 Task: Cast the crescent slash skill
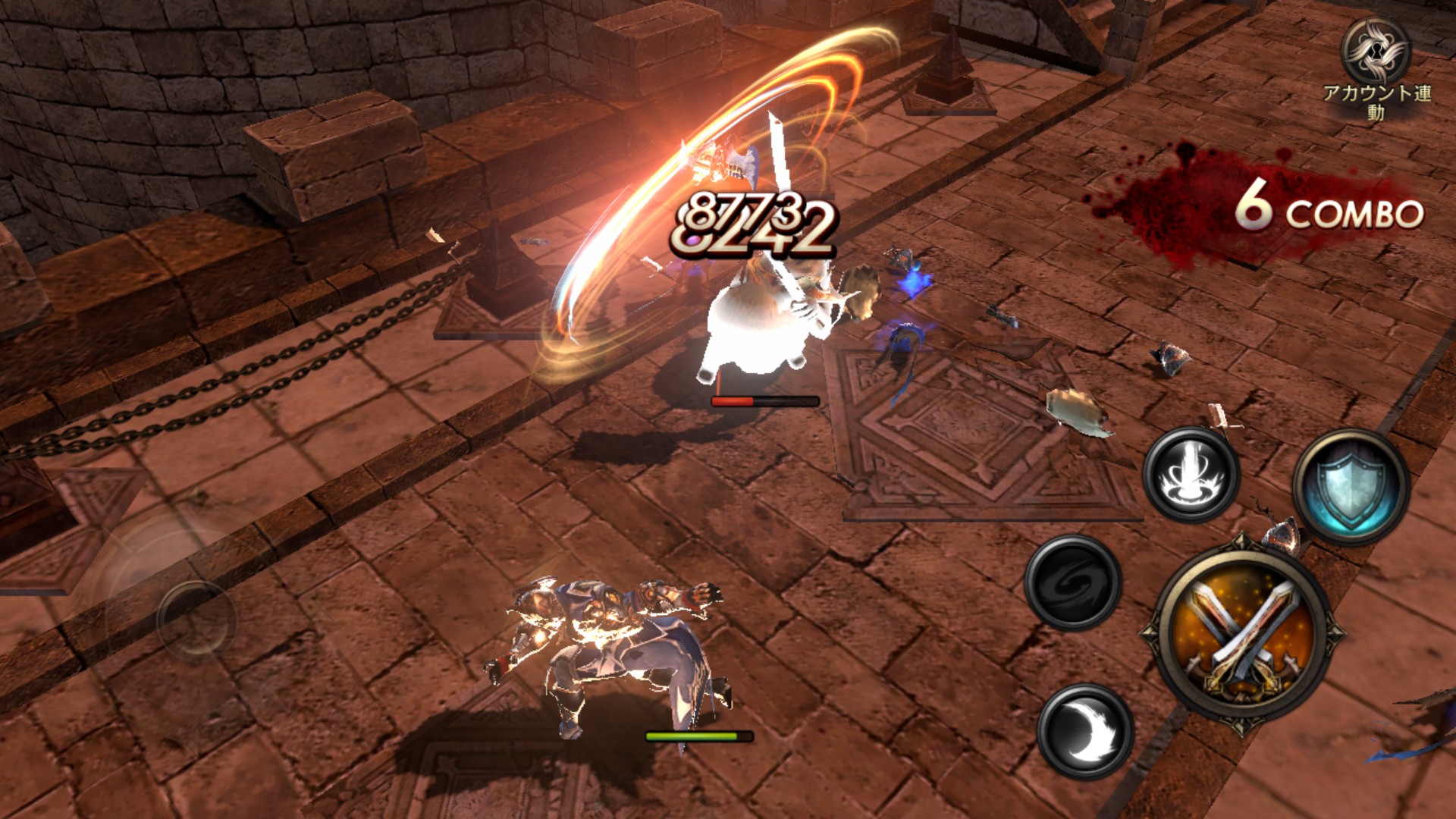(x=1084, y=731)
